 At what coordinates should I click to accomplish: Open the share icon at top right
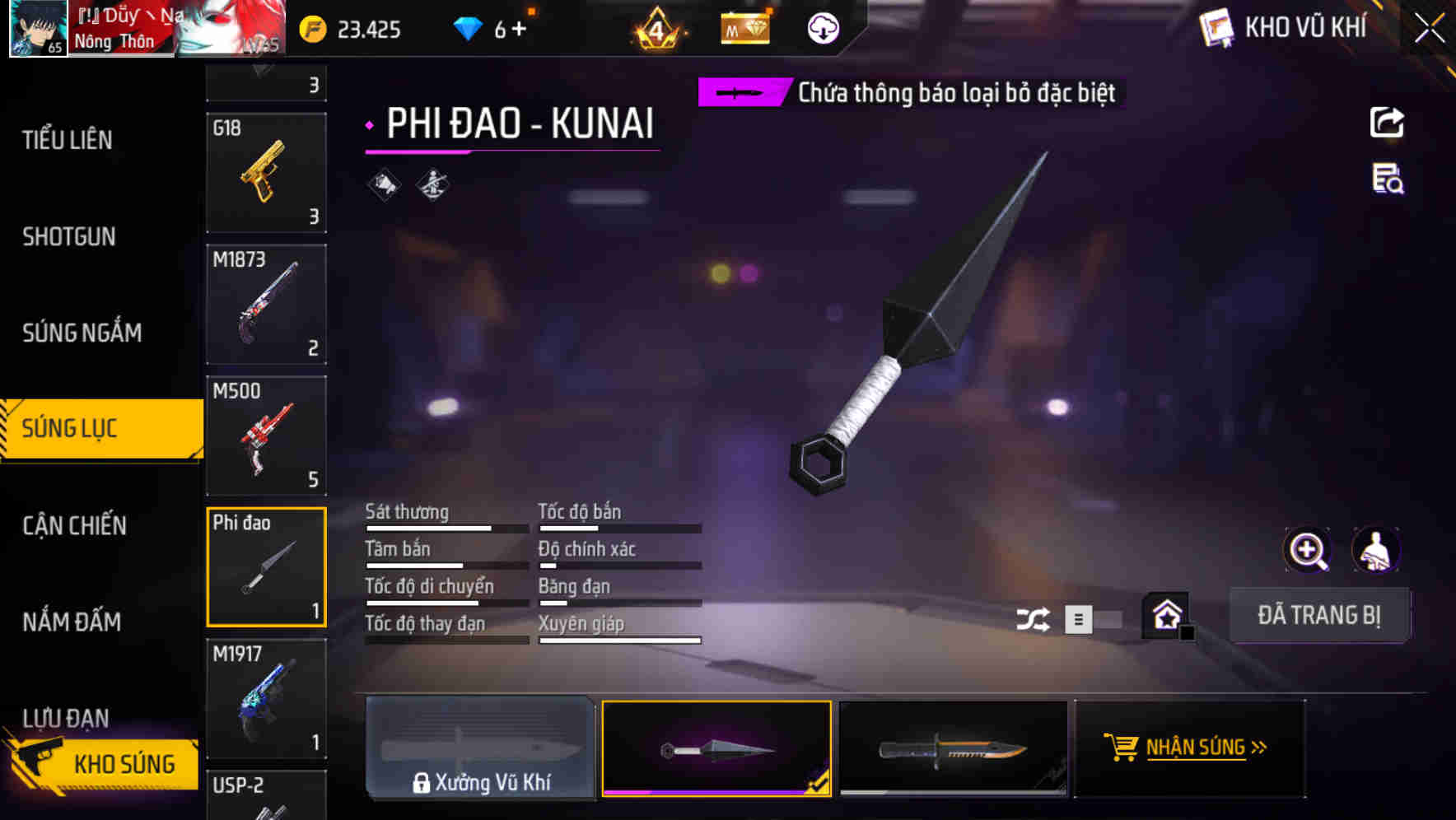point(1387,122)
